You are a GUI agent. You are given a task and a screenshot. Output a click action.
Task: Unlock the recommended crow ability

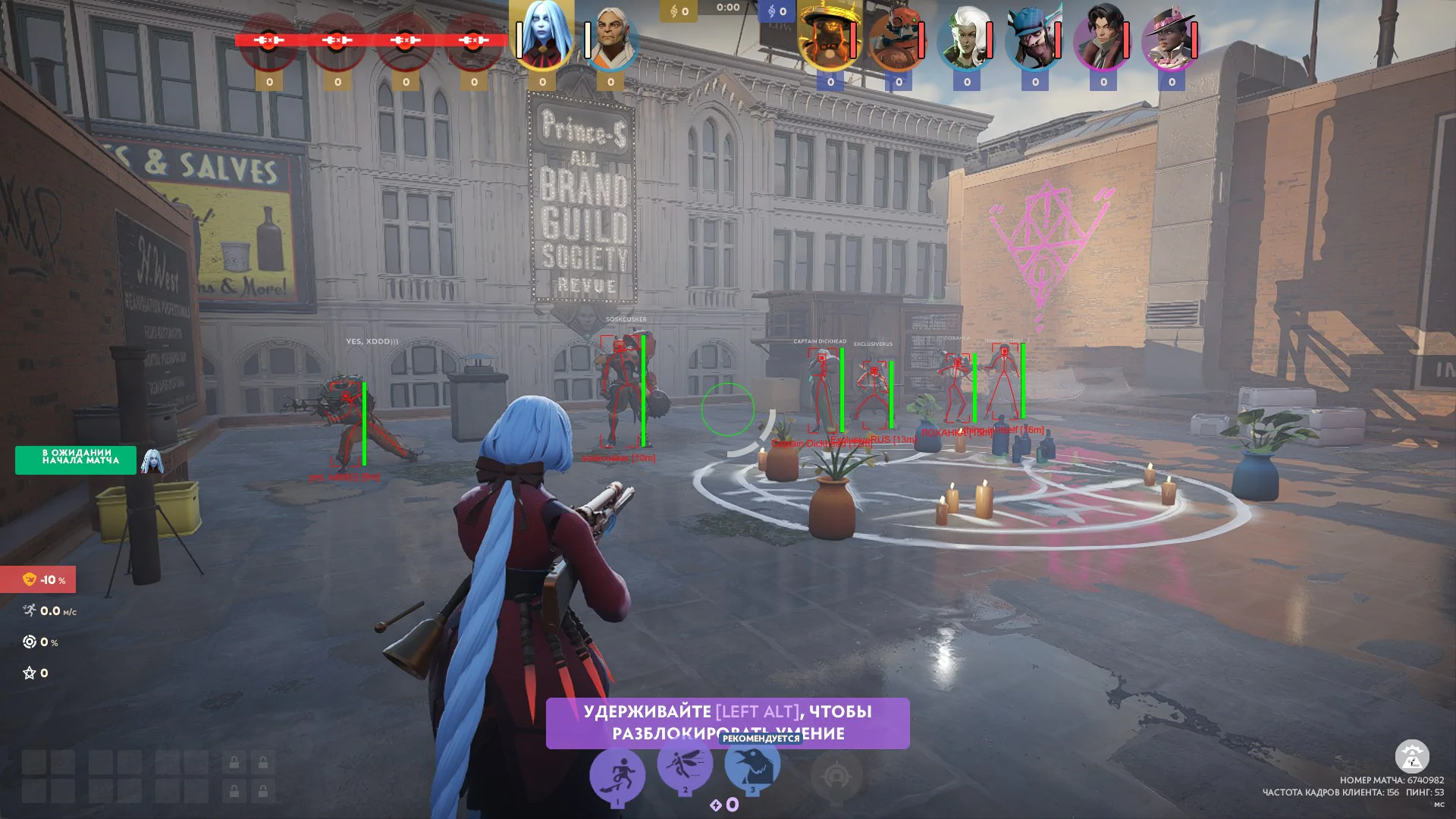click(x=752, y=764)
